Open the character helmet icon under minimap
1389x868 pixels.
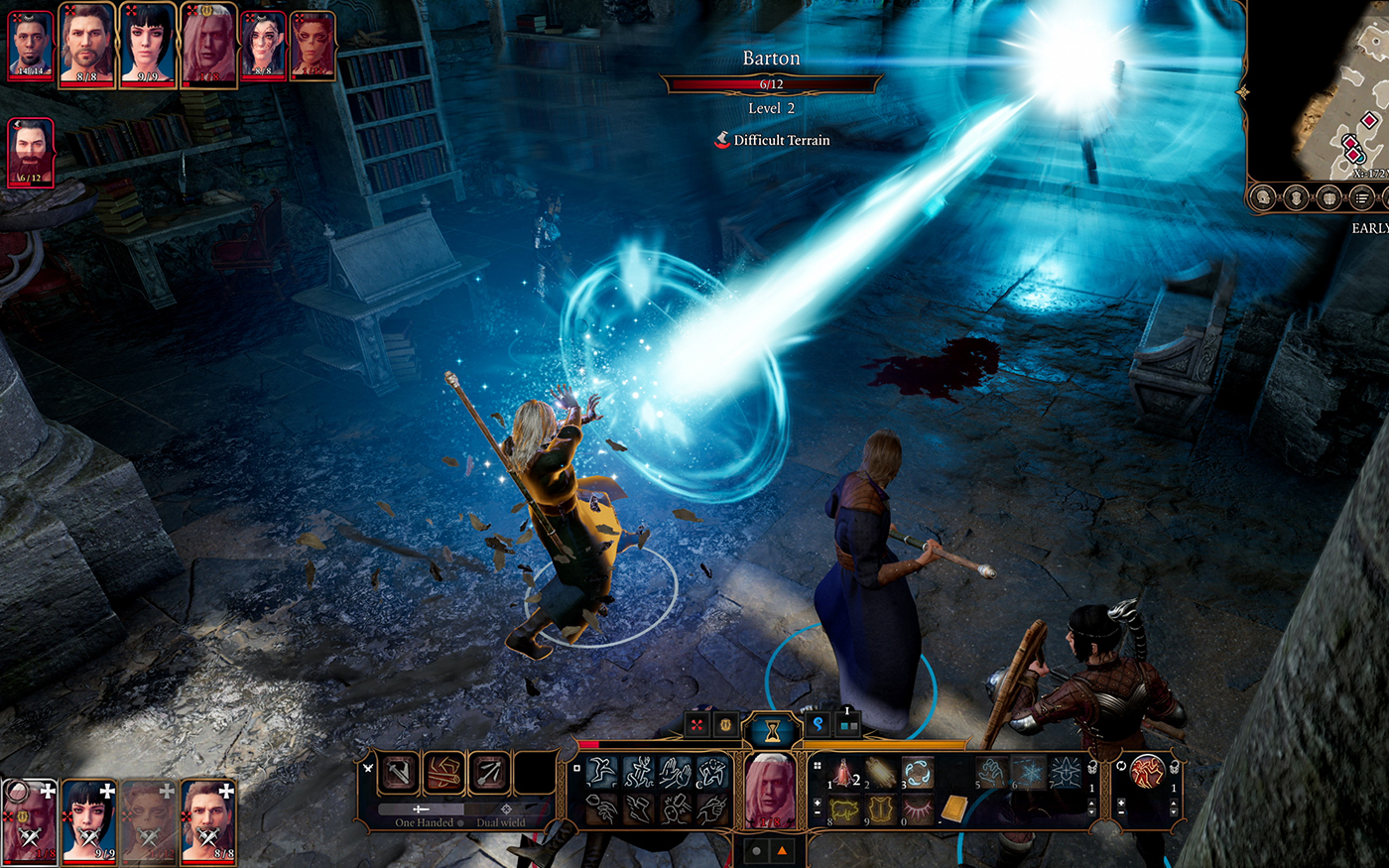pos(1263,198)
